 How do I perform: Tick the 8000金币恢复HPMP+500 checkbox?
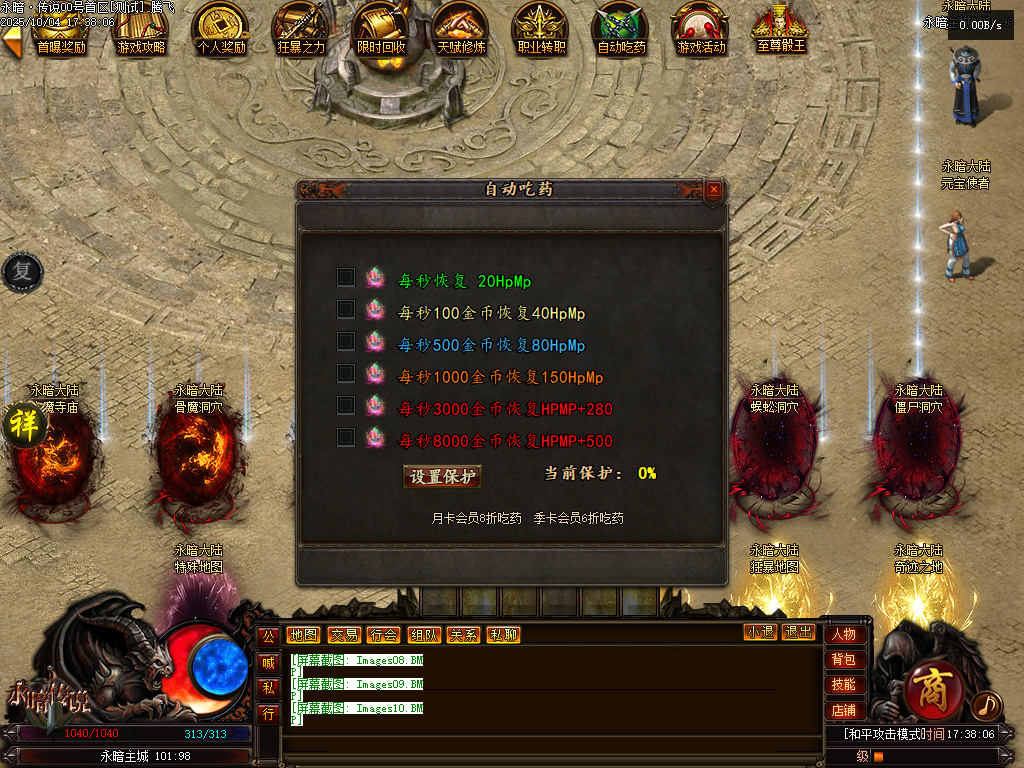[346, 437]
